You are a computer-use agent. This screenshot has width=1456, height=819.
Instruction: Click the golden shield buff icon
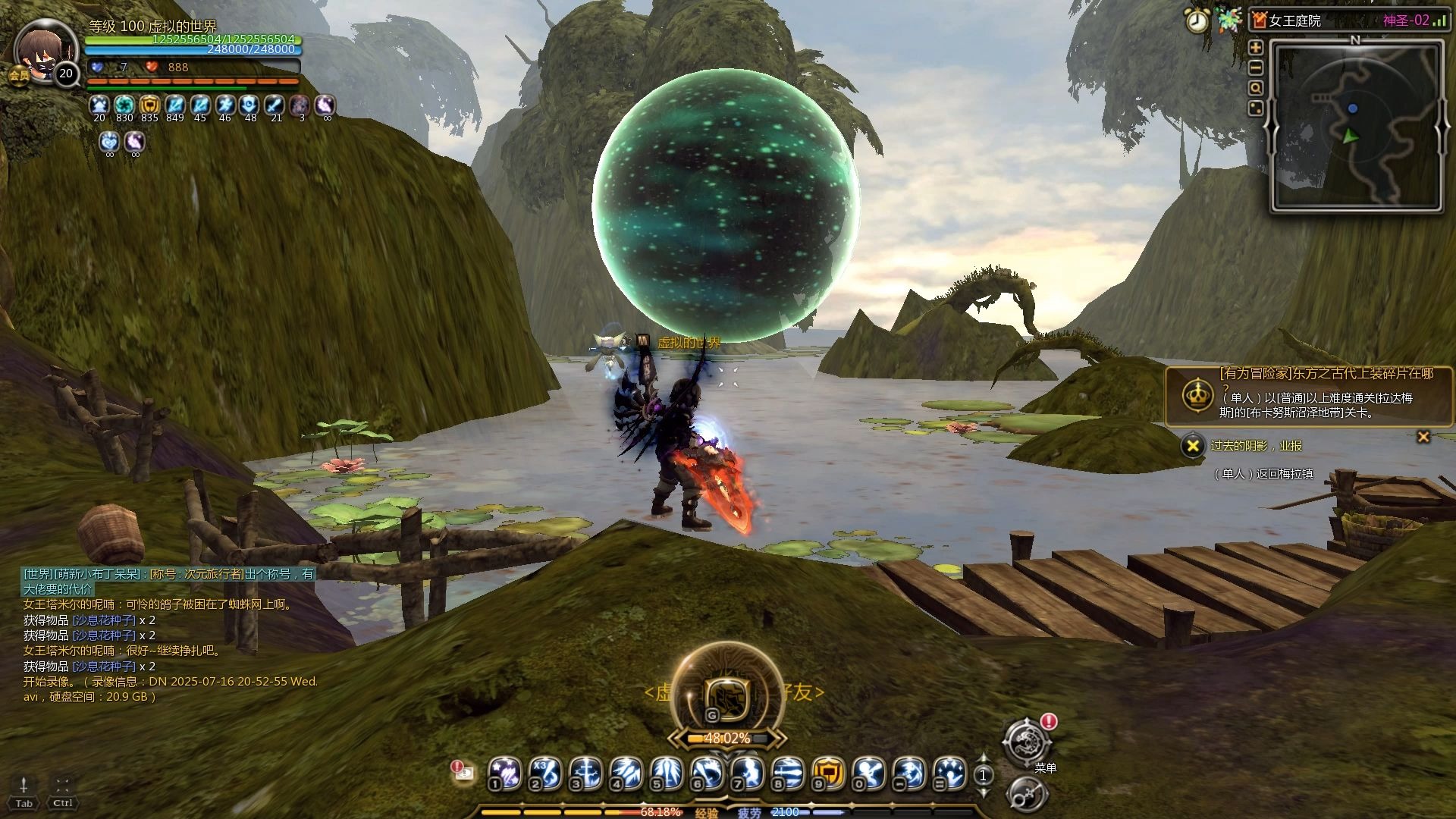[x=149, y=105]
